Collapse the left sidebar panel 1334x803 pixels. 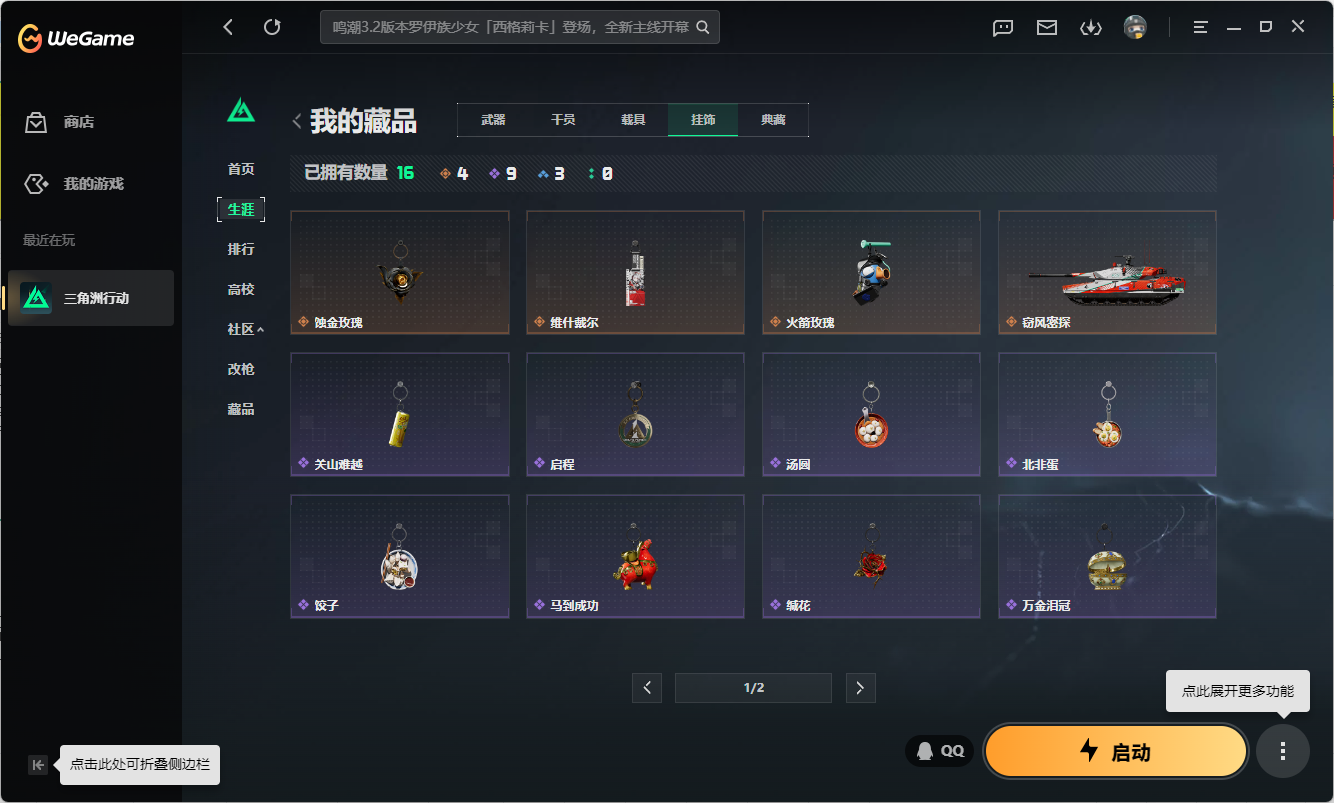coord(37,764)
